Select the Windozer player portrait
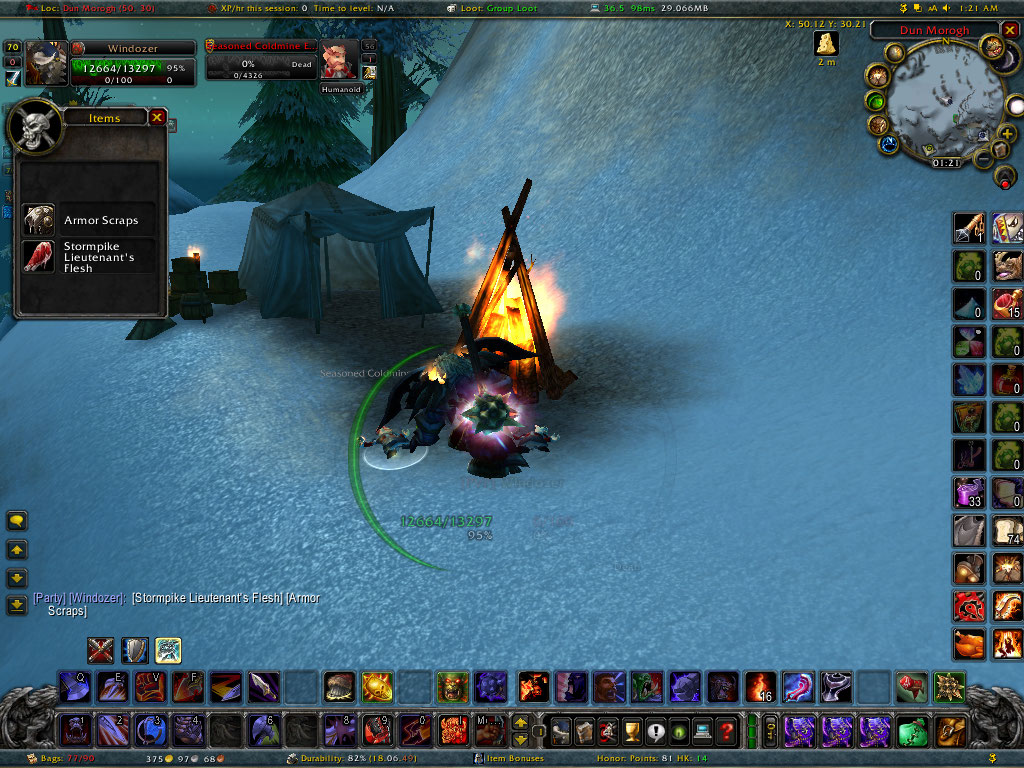 [x=47, y=62]
